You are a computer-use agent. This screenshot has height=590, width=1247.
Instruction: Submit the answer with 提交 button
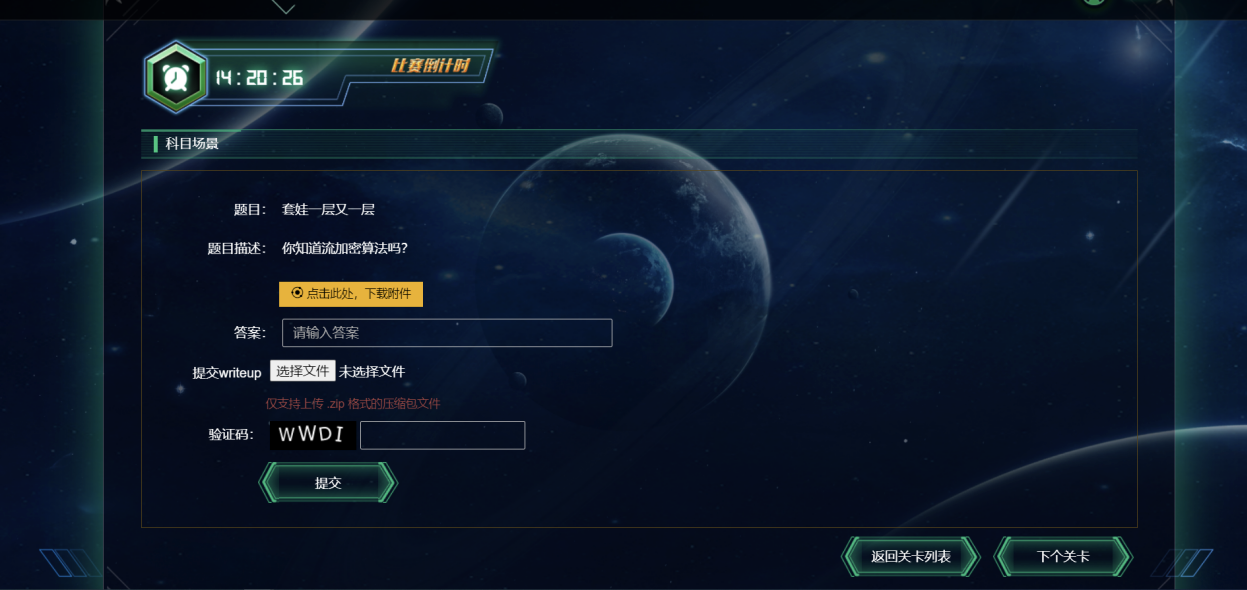328,483
